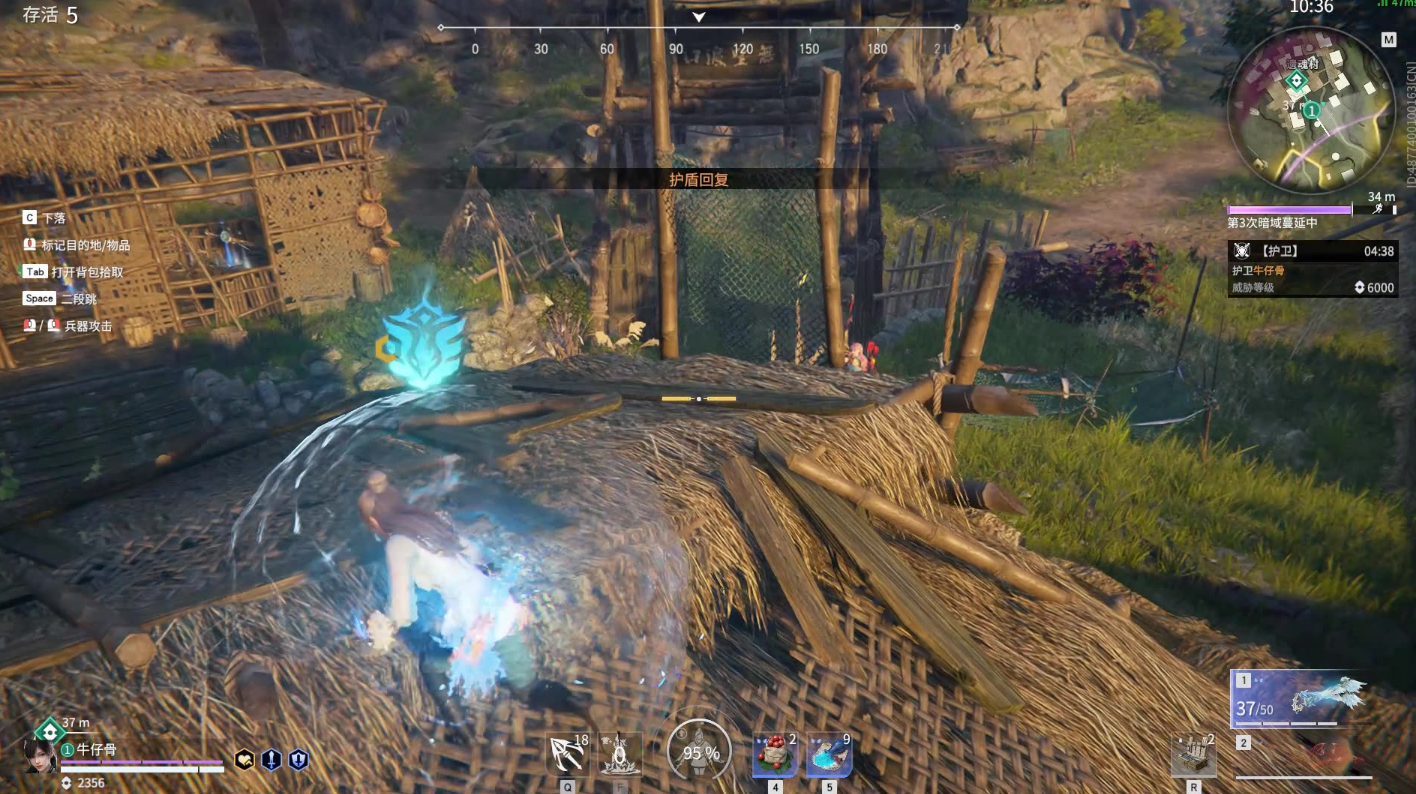Click the blue sword buff icon
The image size is (1416, 794).
pos(271,760)
